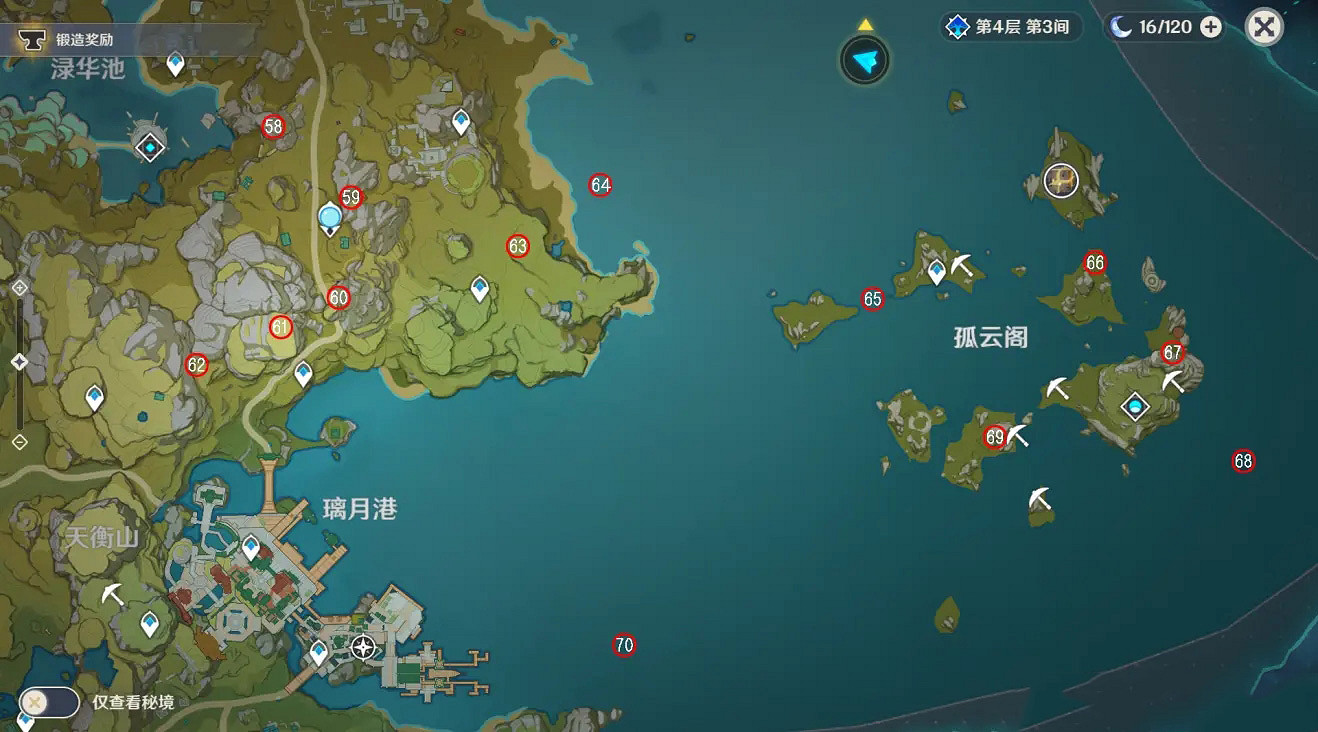Select the Statue of the Seven at Guyun

pyautogui.click(x=1060, y=181)
